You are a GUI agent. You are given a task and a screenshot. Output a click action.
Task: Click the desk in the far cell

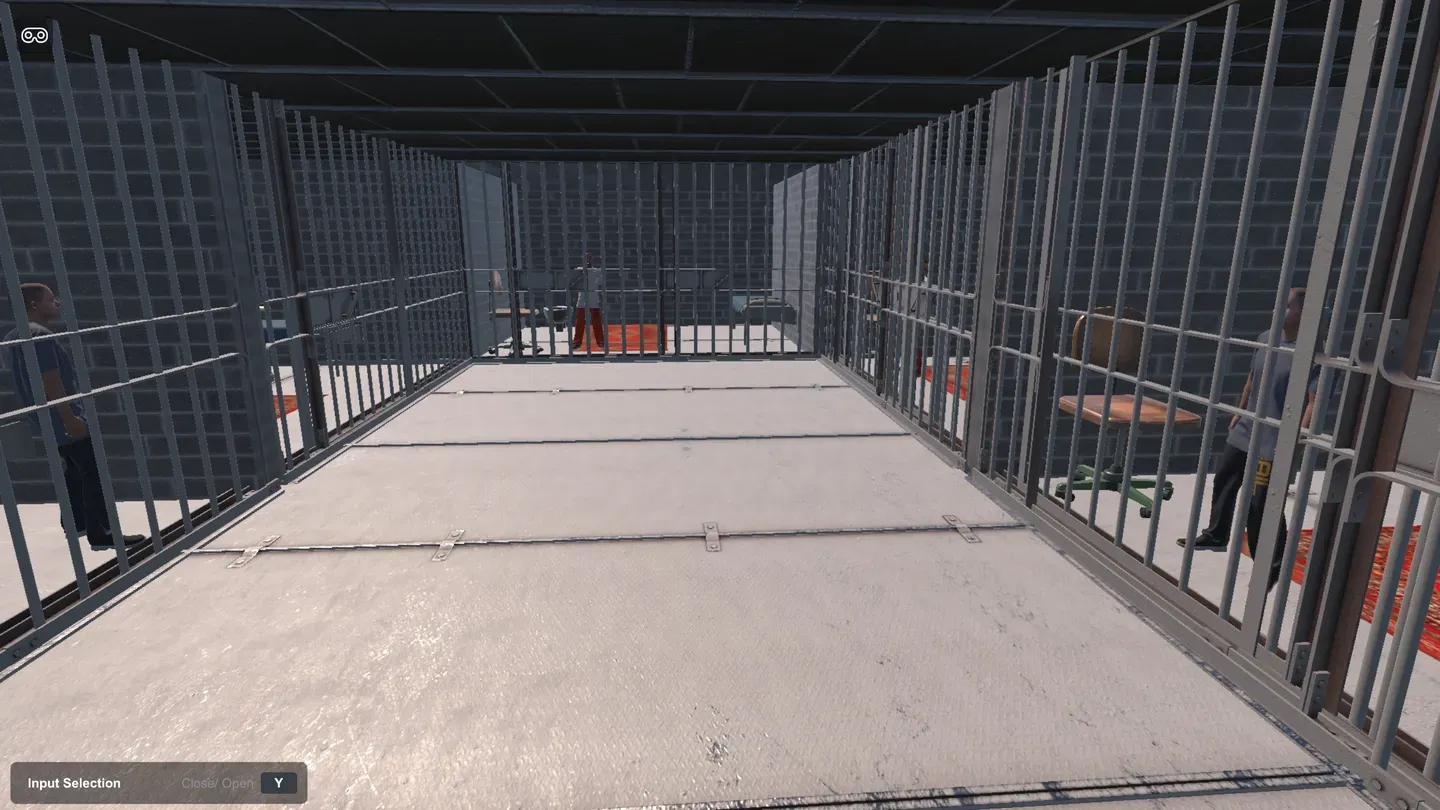pos(510,310)
